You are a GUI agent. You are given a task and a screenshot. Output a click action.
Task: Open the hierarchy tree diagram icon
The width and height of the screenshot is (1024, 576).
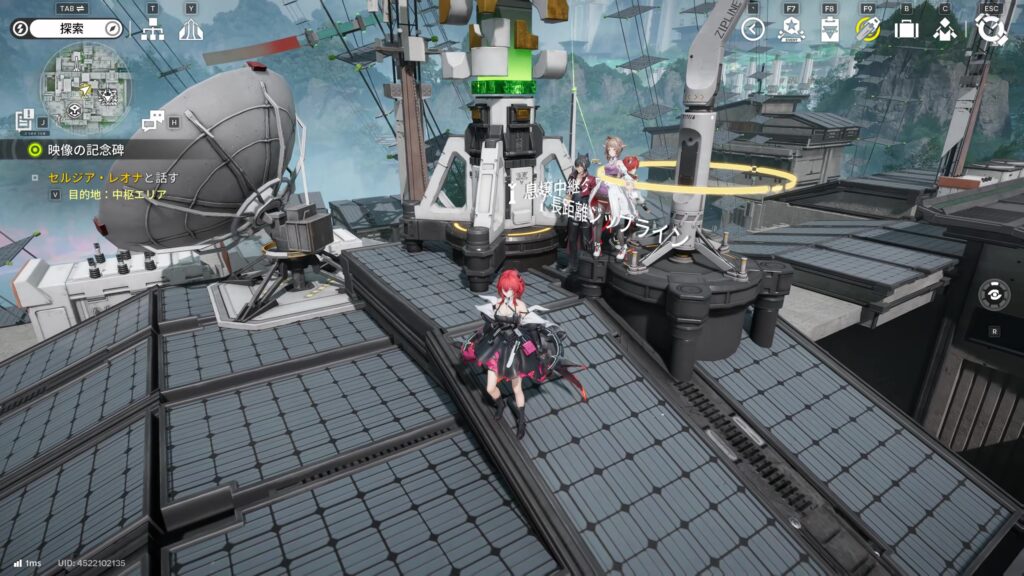click(x=153, y=29)
